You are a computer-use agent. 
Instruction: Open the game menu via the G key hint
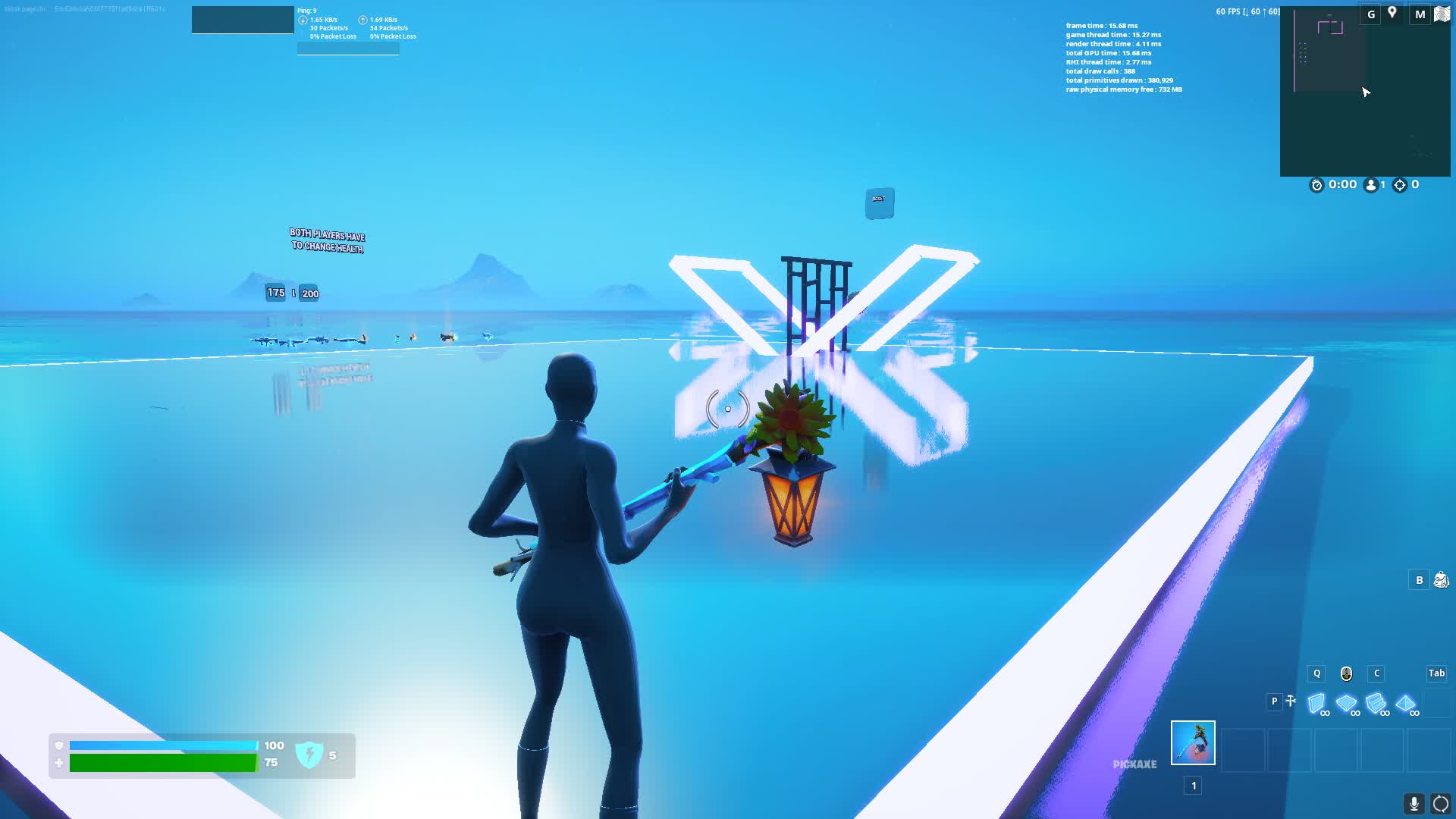pyautogui.click(x=1370, y=14)
